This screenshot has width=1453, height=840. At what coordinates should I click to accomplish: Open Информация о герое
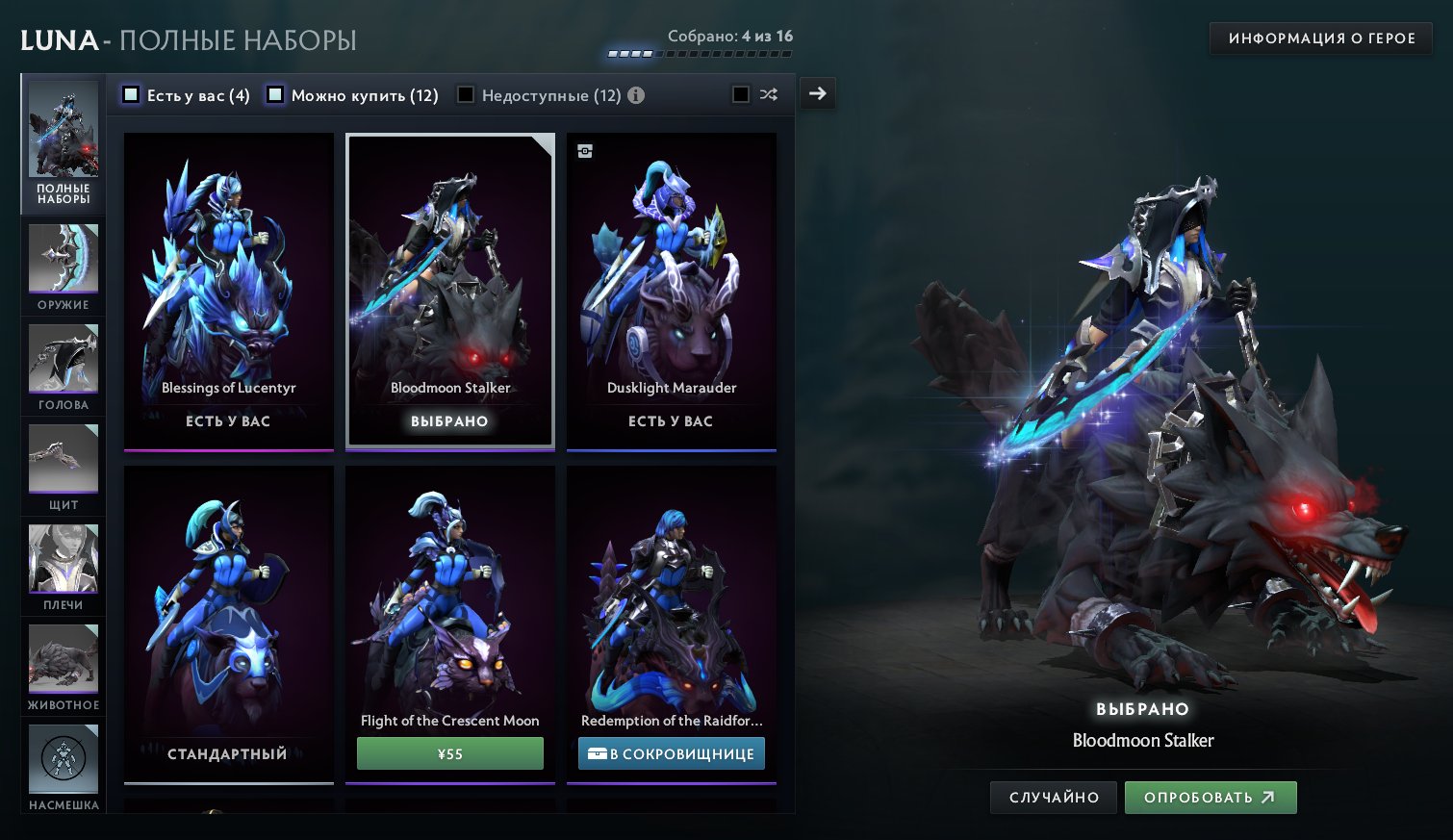tap(1319, 38)
